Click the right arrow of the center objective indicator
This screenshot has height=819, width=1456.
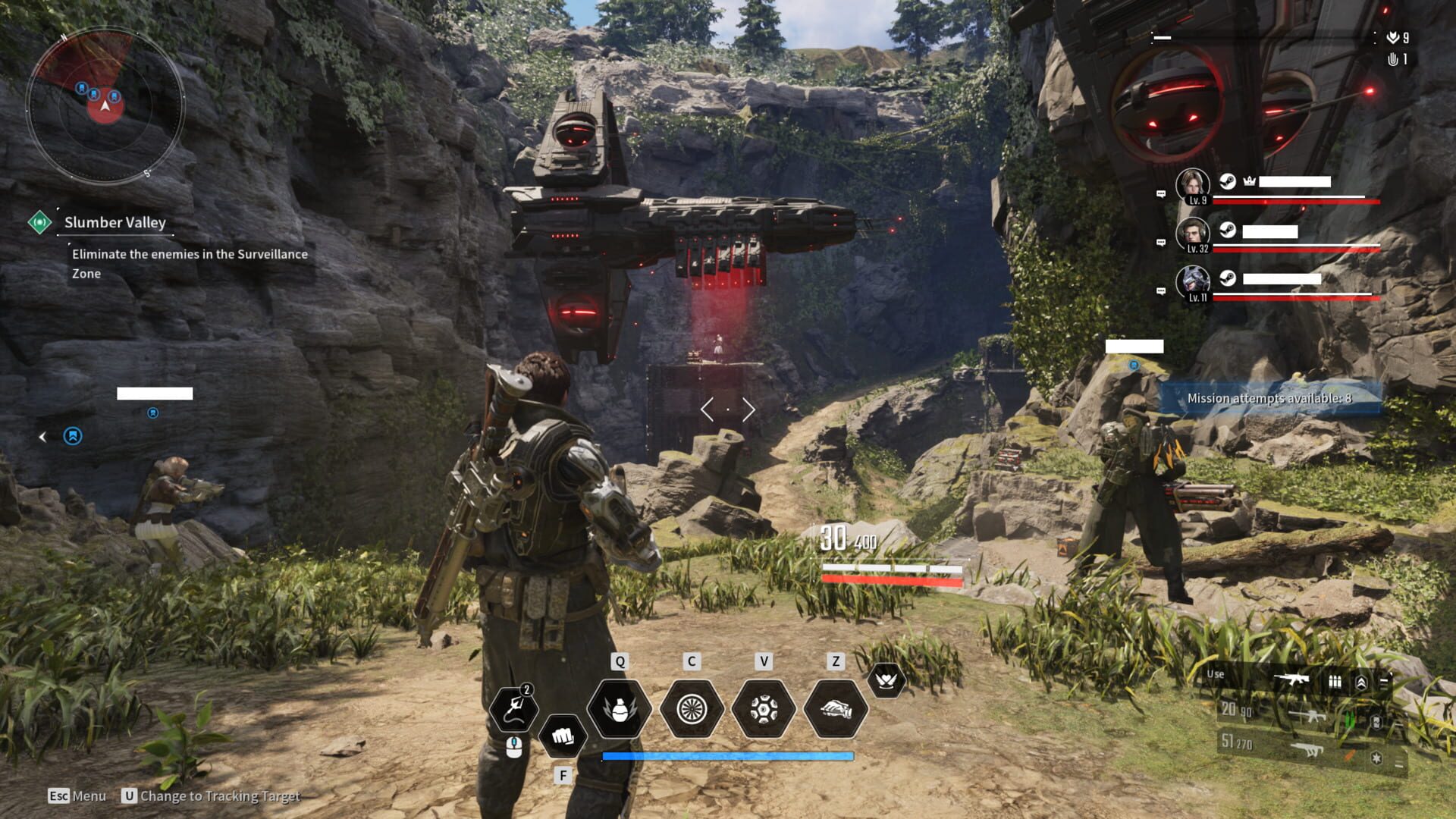[x=748, y=409]
